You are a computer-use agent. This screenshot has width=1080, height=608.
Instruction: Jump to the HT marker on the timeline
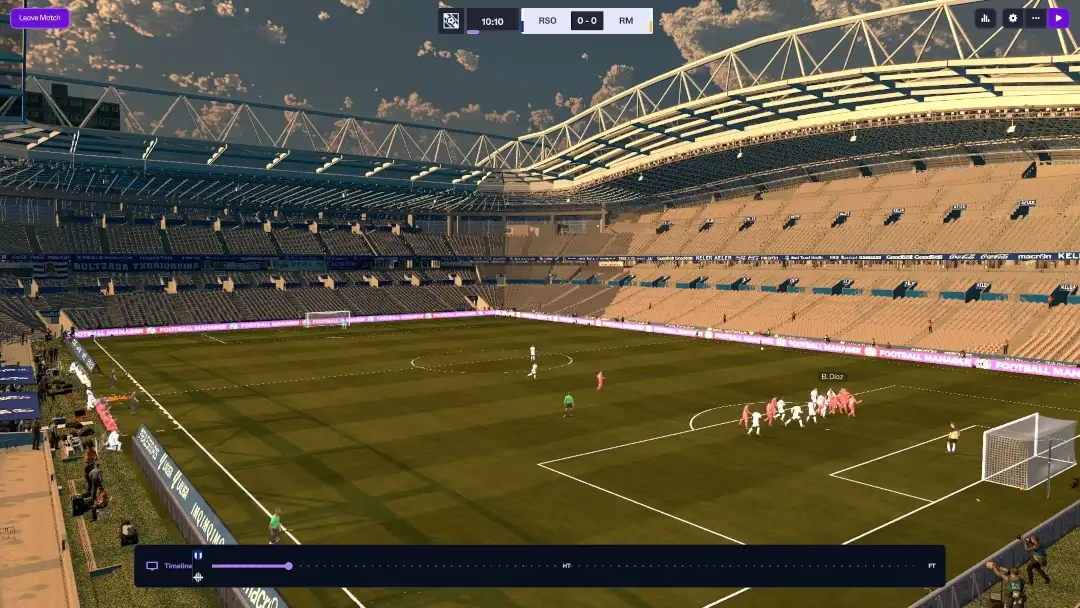click(x=567, y=566)
